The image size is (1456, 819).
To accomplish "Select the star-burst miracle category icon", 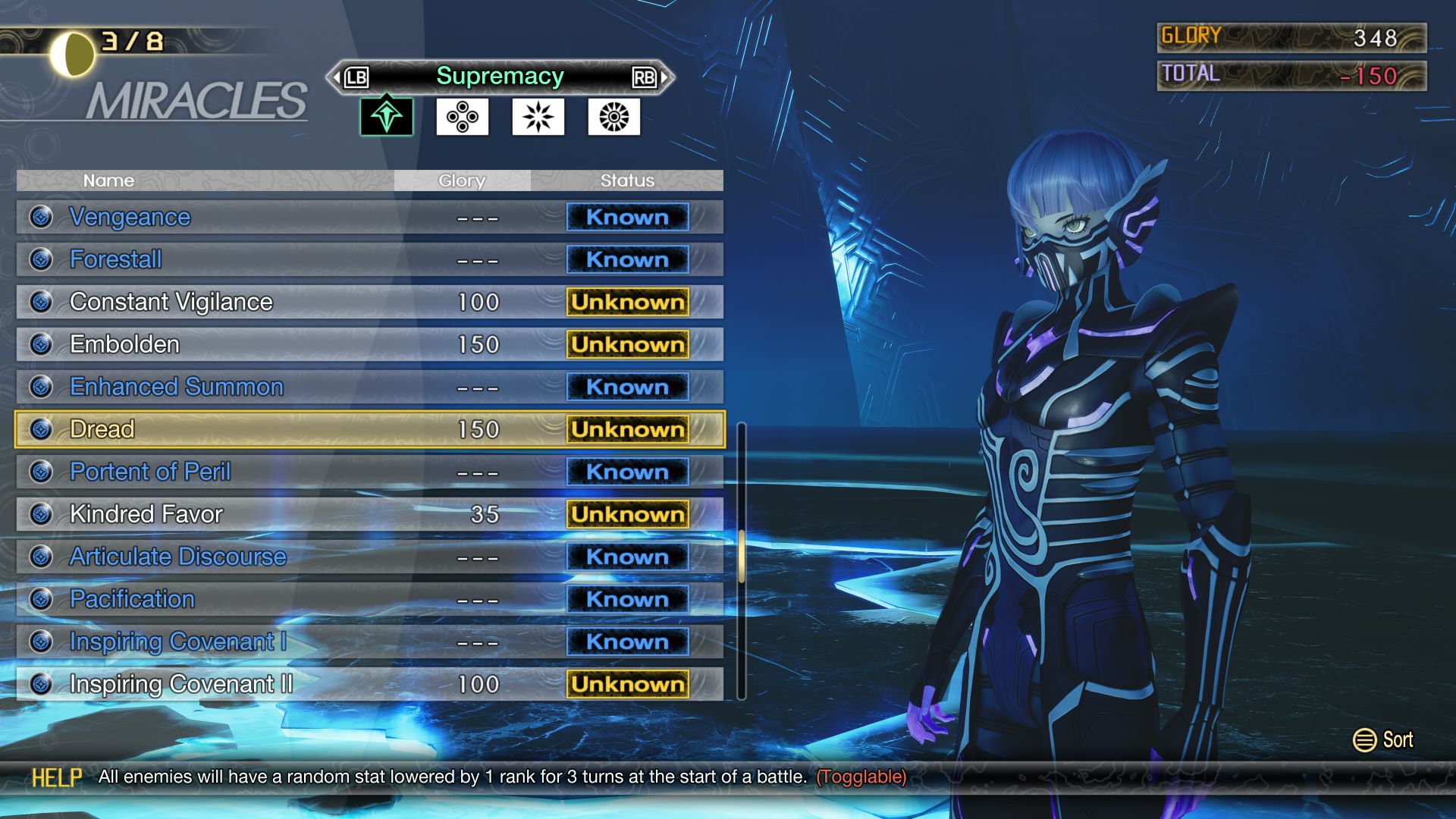I will tap(538, 118).
